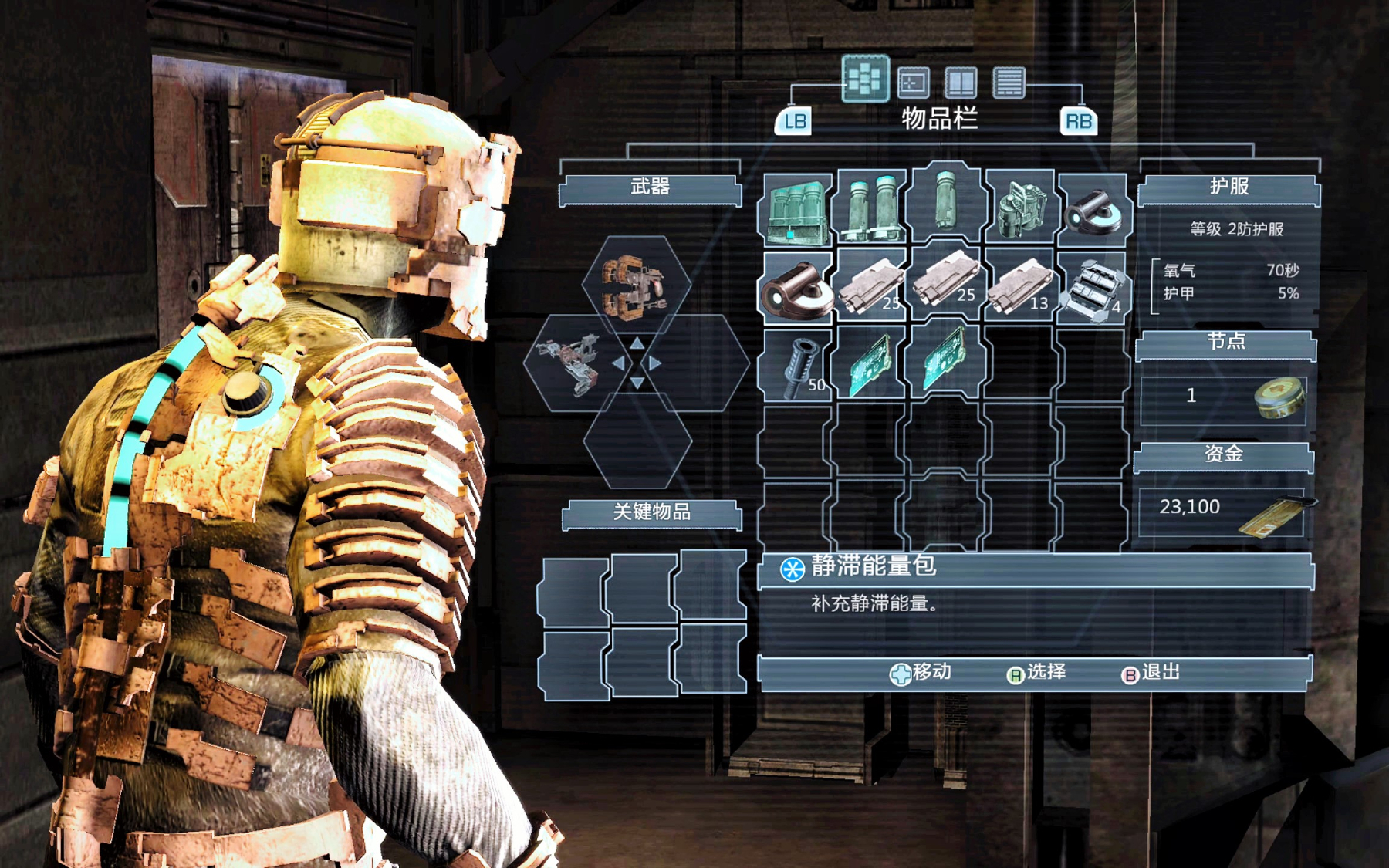Select the dark cylinder ammo stack of 50
Viewport: 1389px width, 868px height.
pos(796,363)
